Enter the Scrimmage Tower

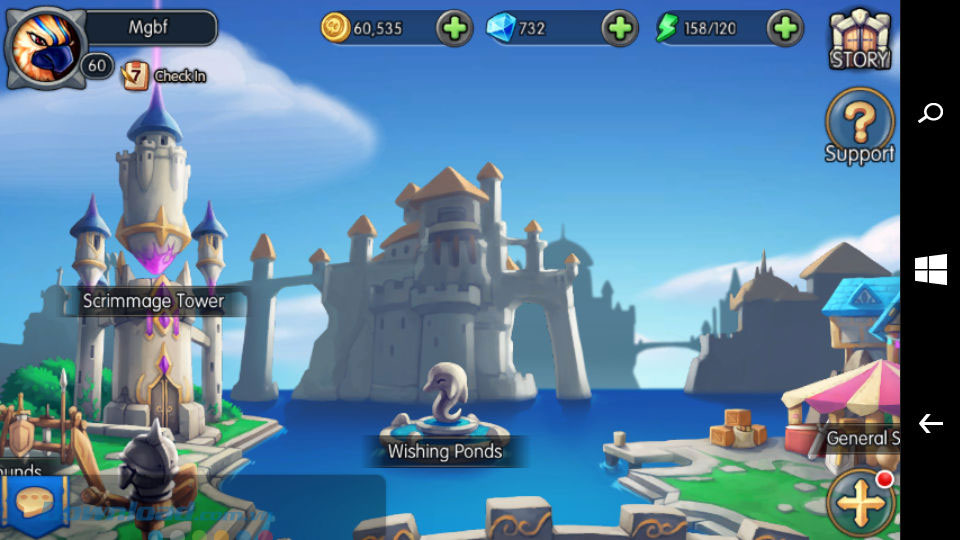pos(153,300)
